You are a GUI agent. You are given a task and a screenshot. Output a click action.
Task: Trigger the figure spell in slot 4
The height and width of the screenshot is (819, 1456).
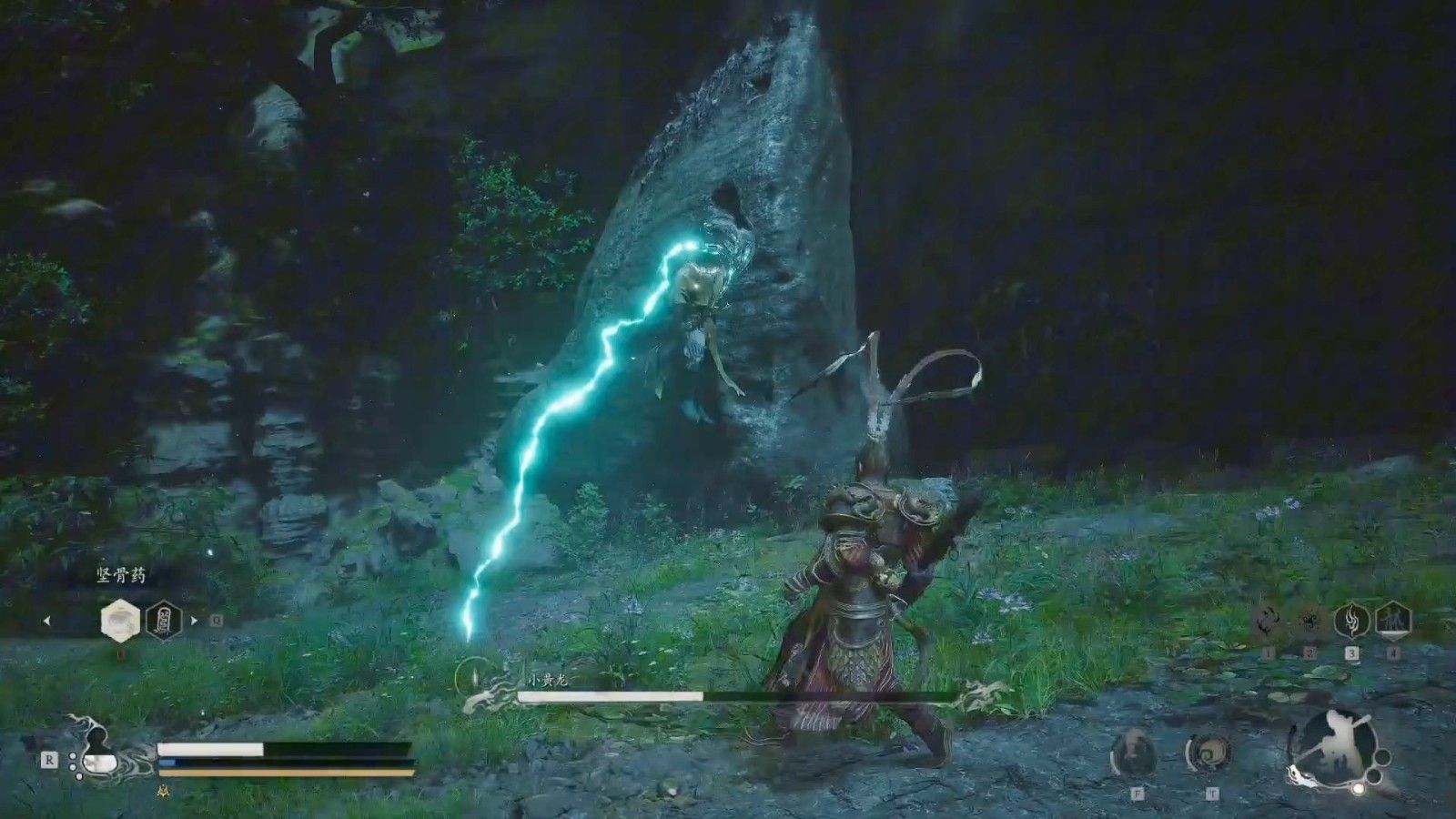[x=1392, y=622]
